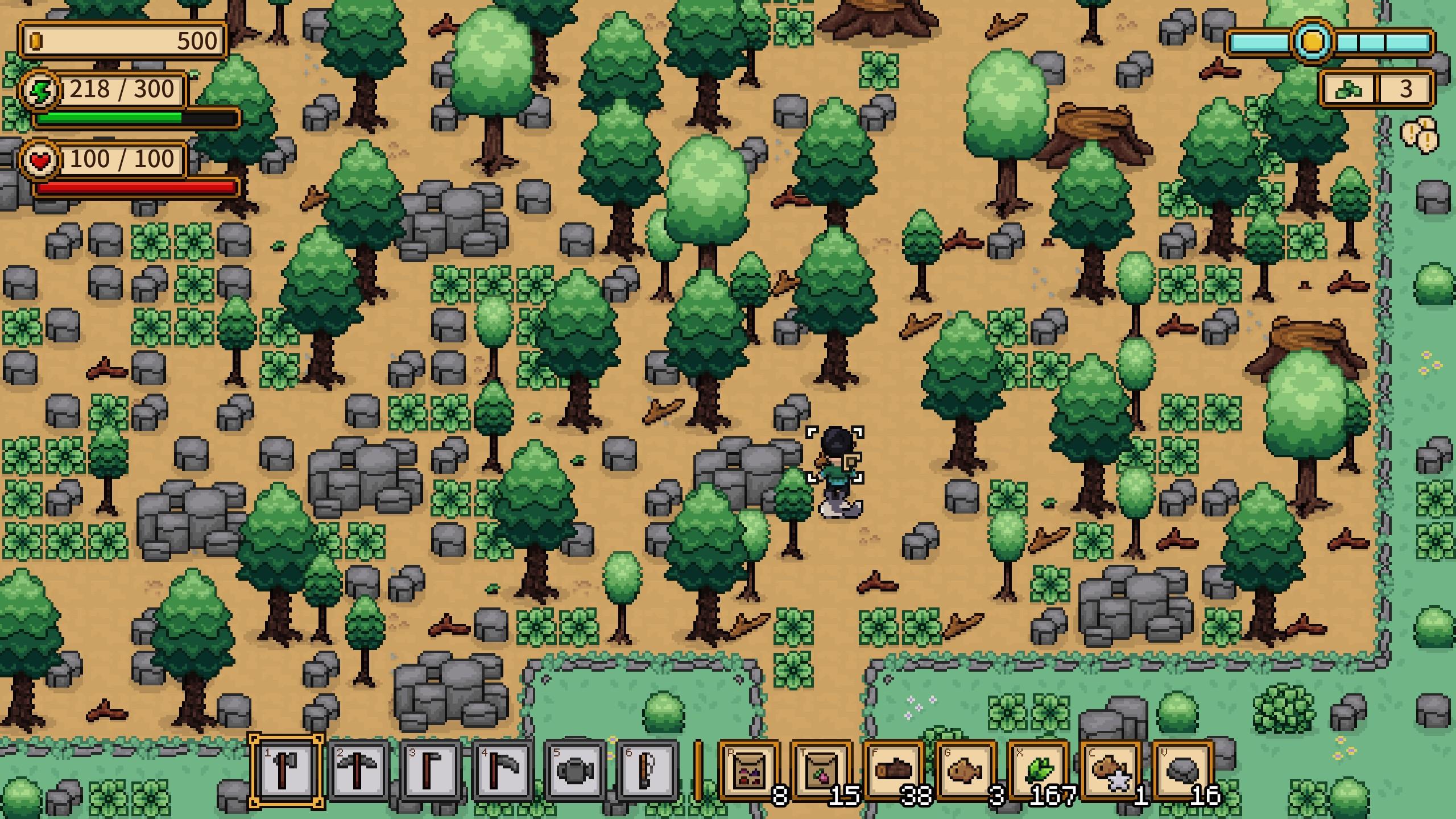Equip the fishing rod slot

[647, 771]
